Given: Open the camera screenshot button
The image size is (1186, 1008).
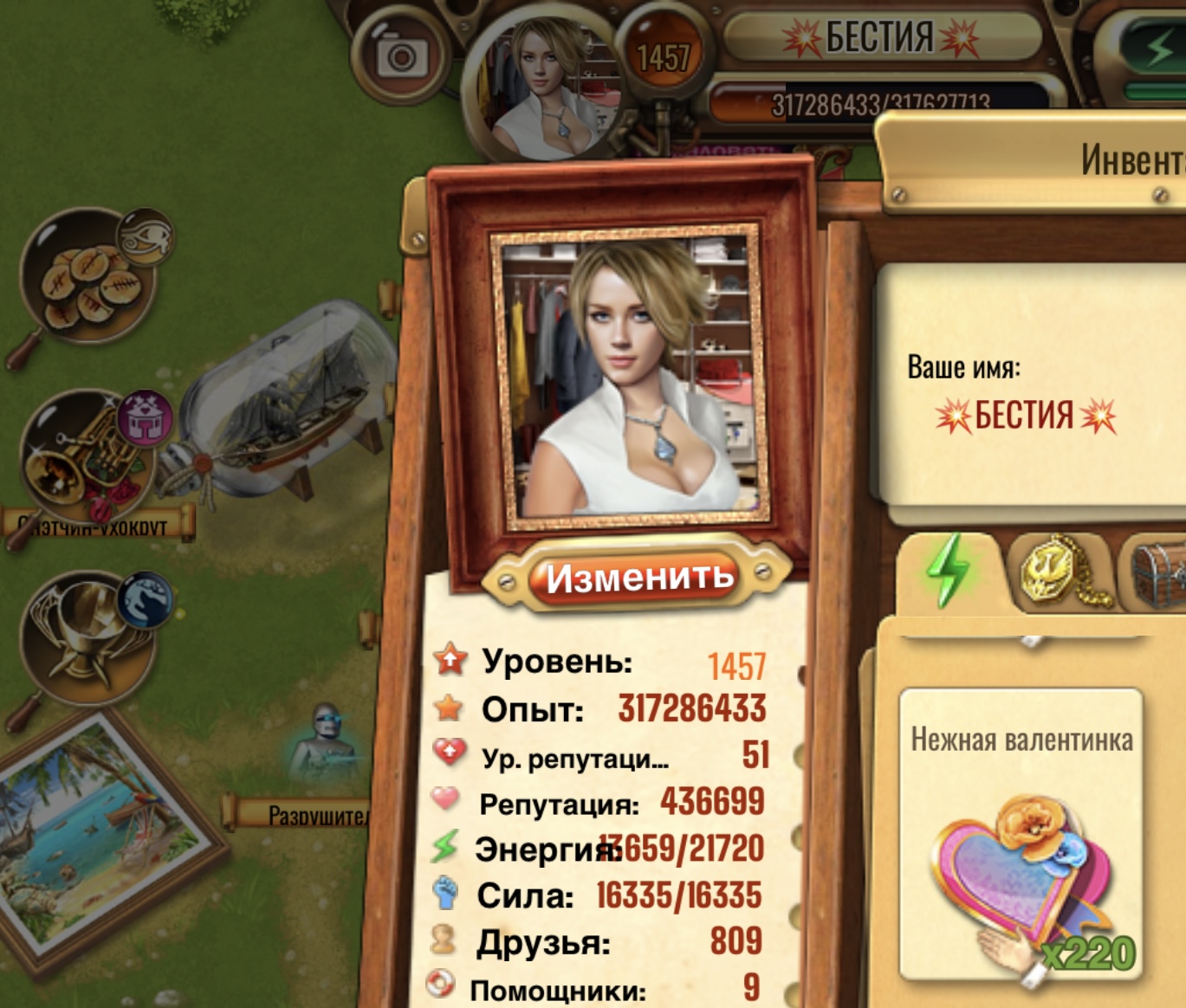Looking at the screenshot, I should click(x=400, y=56).
